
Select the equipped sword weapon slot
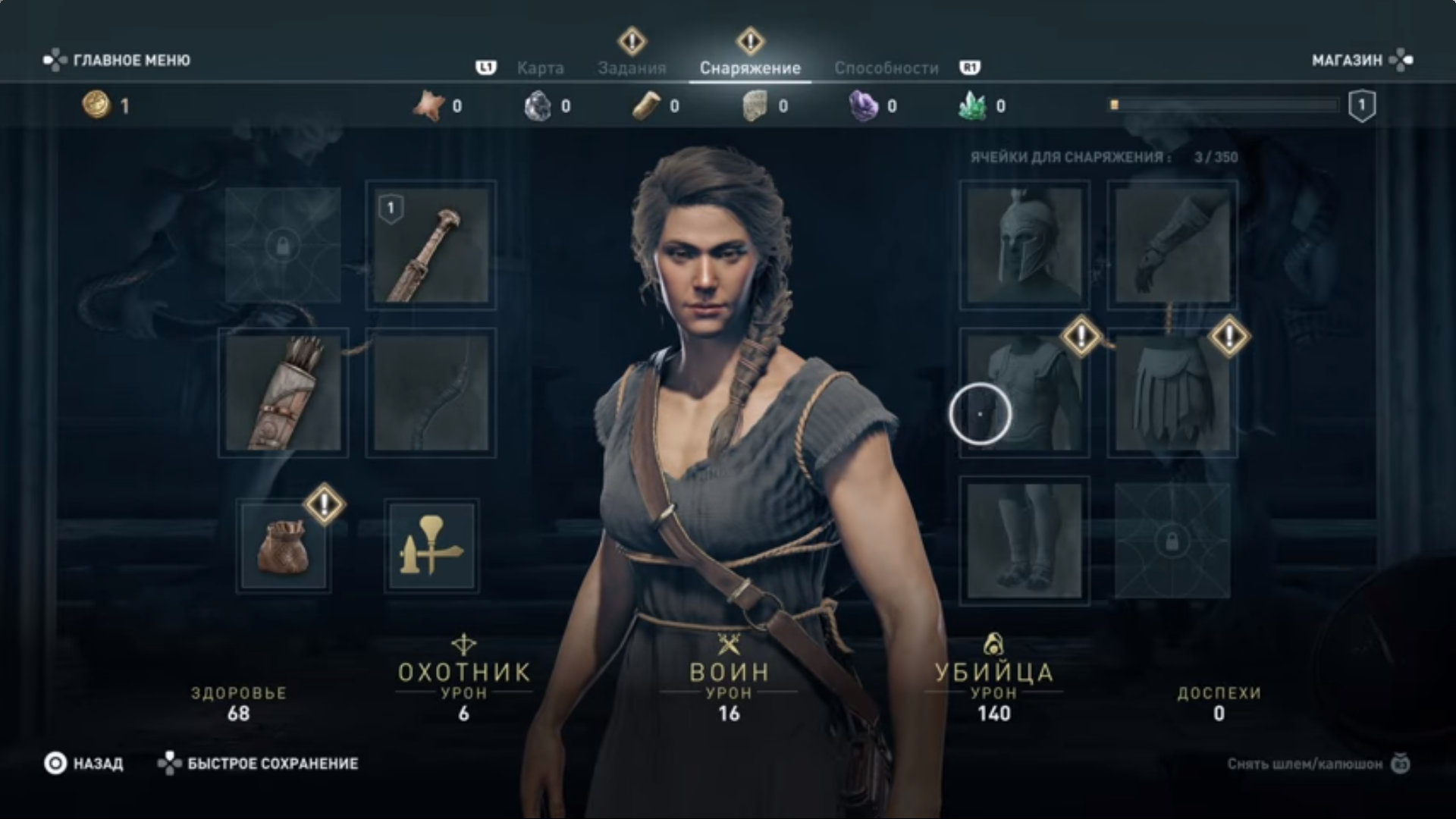[431, 245]
